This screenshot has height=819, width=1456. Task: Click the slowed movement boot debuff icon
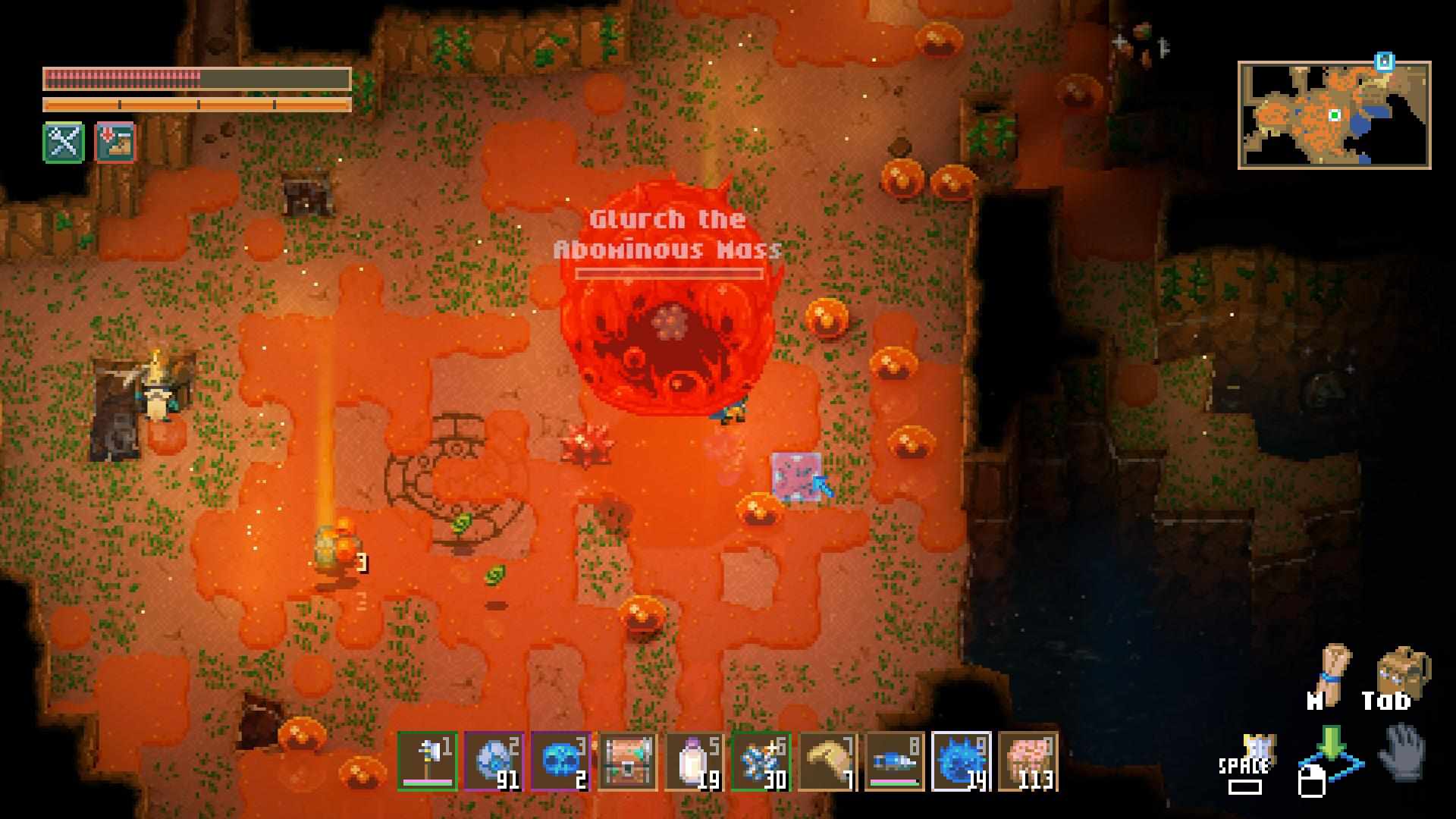(x=115, y=142)
